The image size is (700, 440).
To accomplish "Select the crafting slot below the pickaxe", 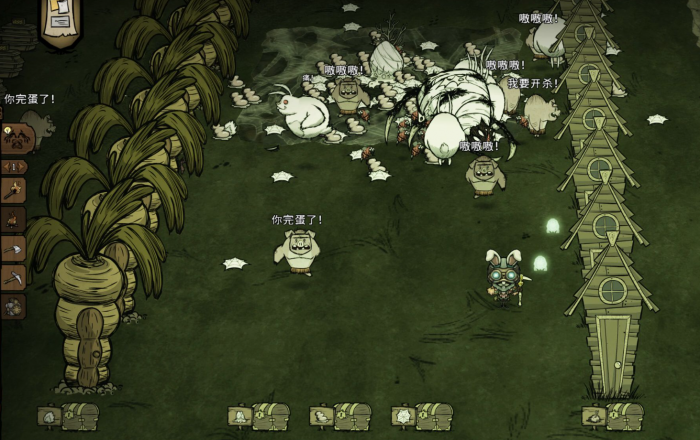I will coord(13,306).
